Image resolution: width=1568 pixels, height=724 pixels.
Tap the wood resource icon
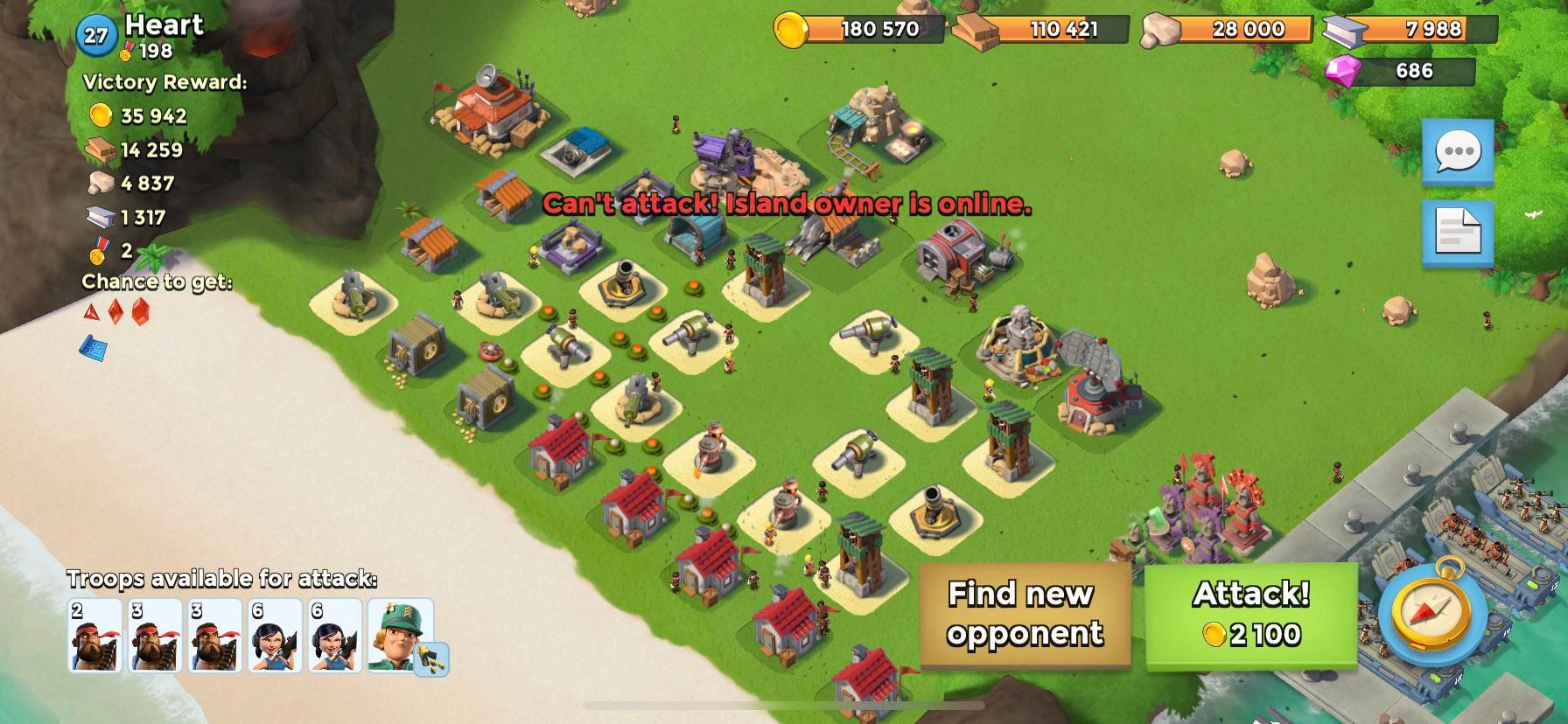(x=974, y=29)
